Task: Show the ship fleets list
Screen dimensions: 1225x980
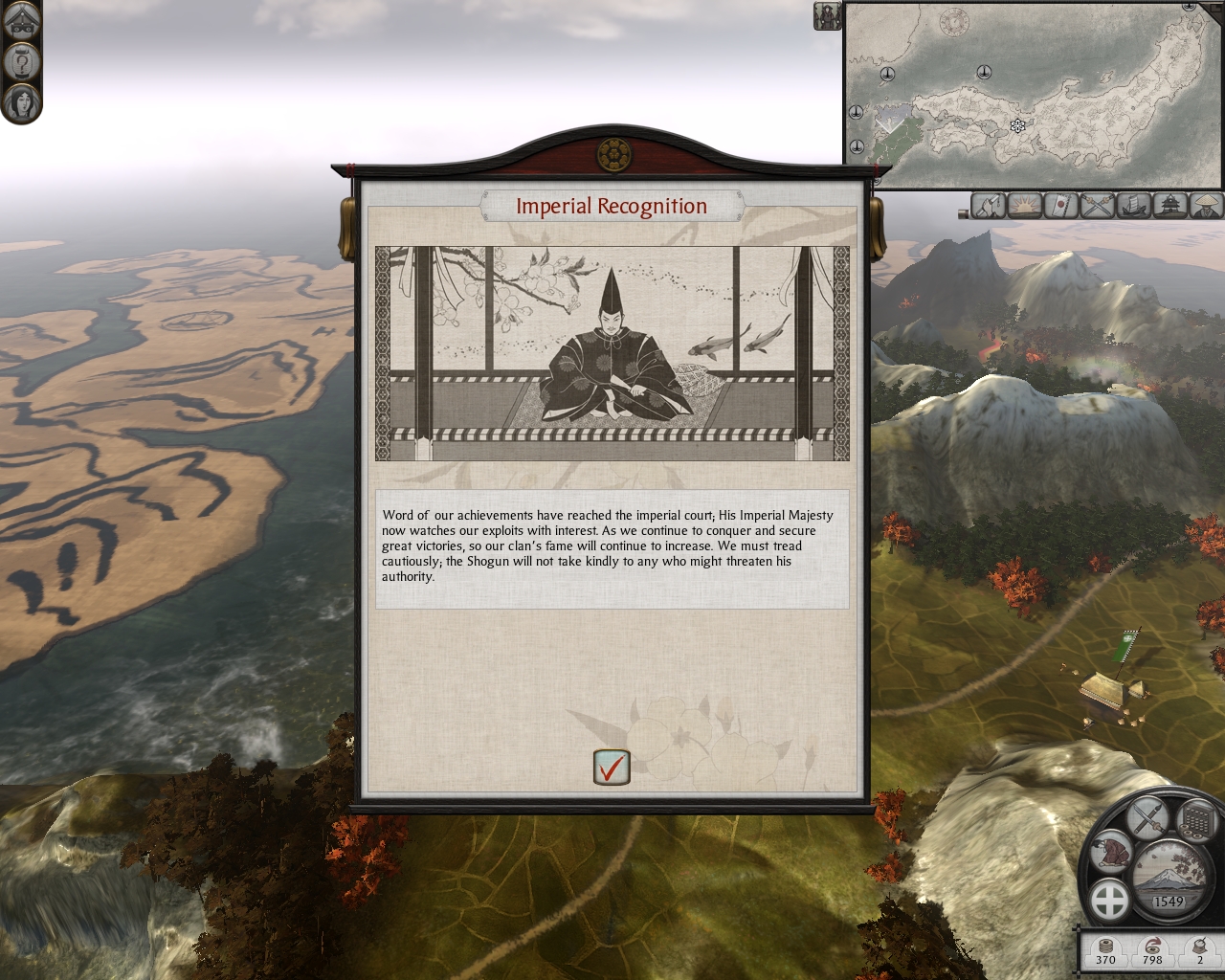Action: [1134, 205]
